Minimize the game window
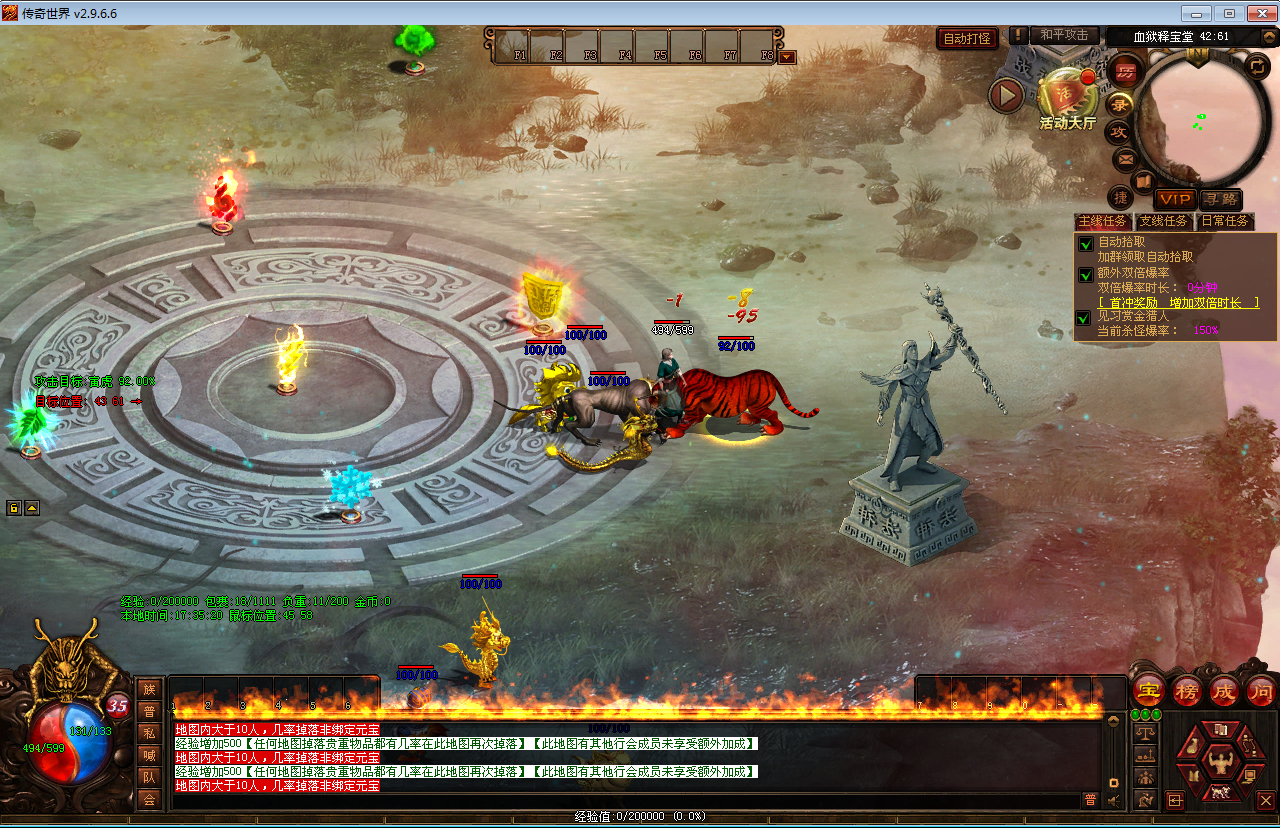Image resolution: width=1280 pixels, height=828 pixels. coord(1197,13)
